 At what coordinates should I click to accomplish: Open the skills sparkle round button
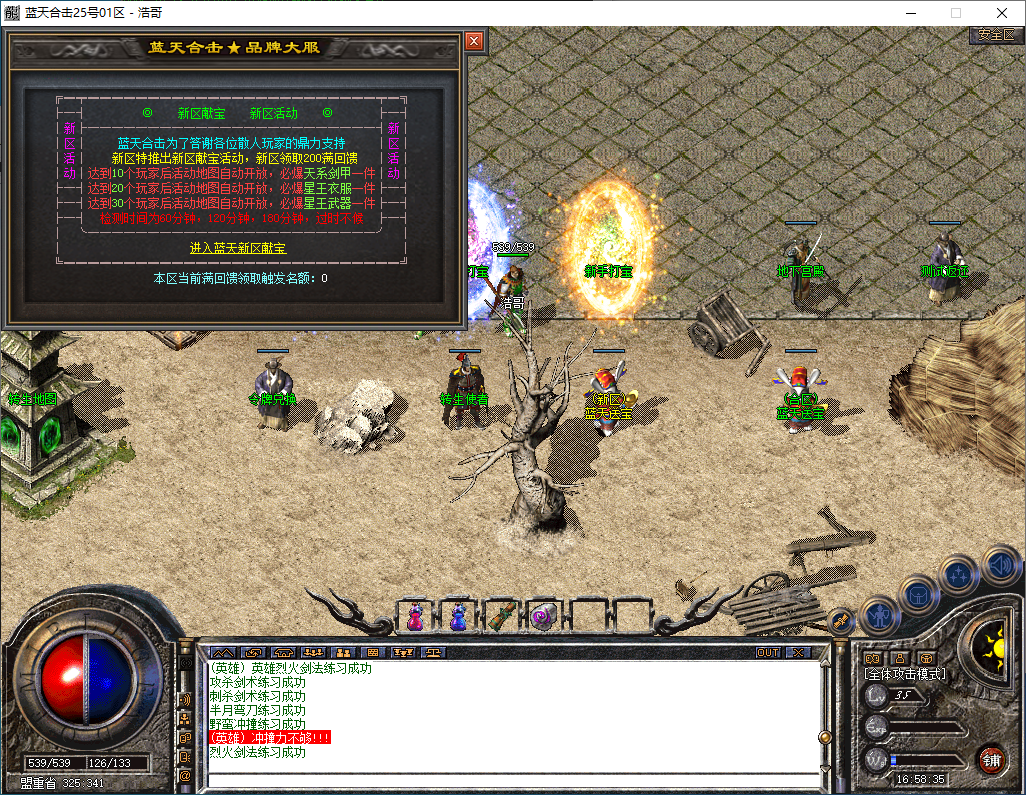(959, 576)
